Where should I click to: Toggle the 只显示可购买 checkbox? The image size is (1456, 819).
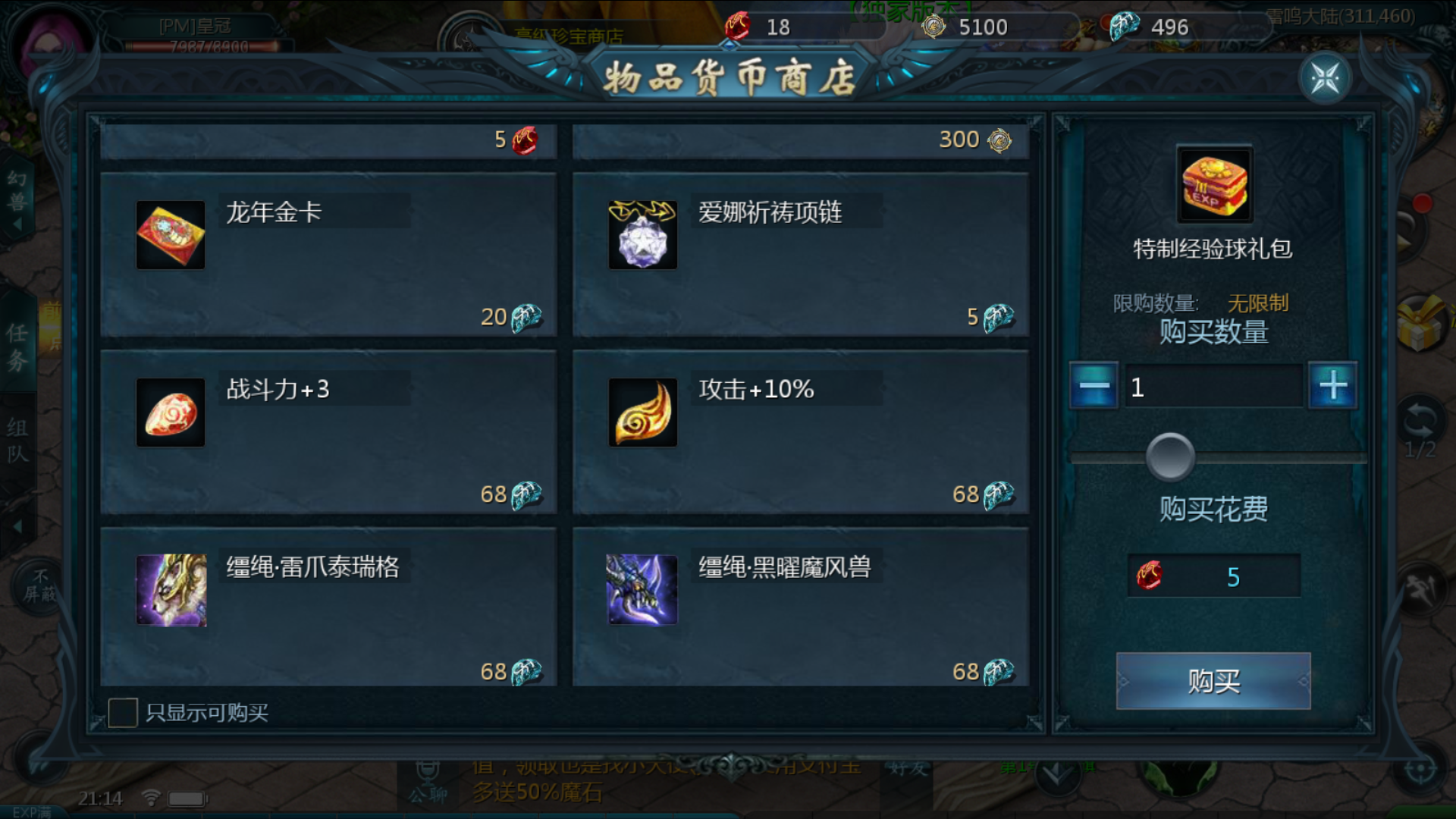123,713
